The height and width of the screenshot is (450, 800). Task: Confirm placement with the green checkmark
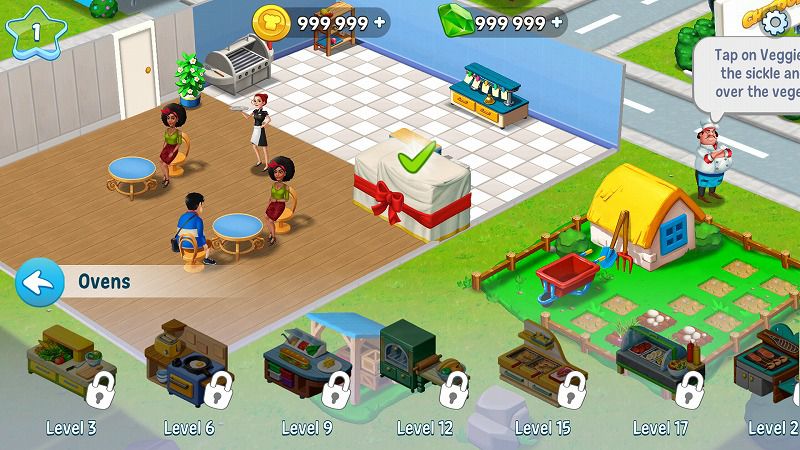[415, 158]
